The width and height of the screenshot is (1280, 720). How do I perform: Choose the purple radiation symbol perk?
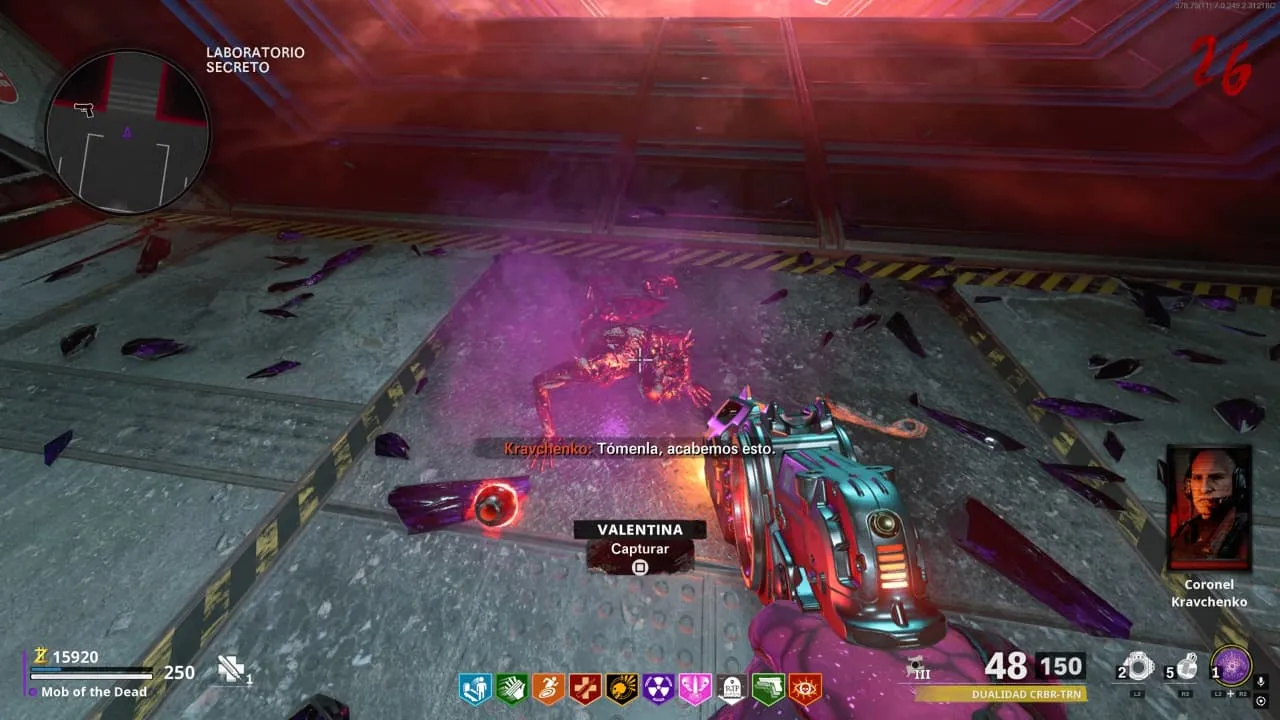pyautogui.click(x=658, y=688)
